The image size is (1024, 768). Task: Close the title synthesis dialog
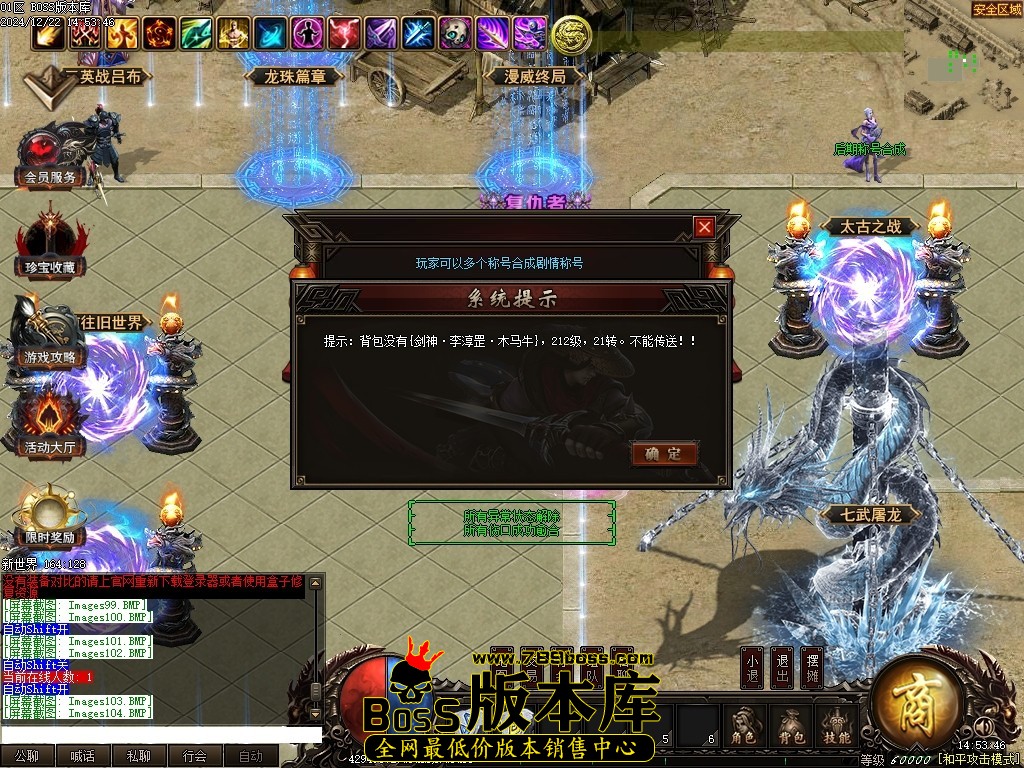coord(705,227)
